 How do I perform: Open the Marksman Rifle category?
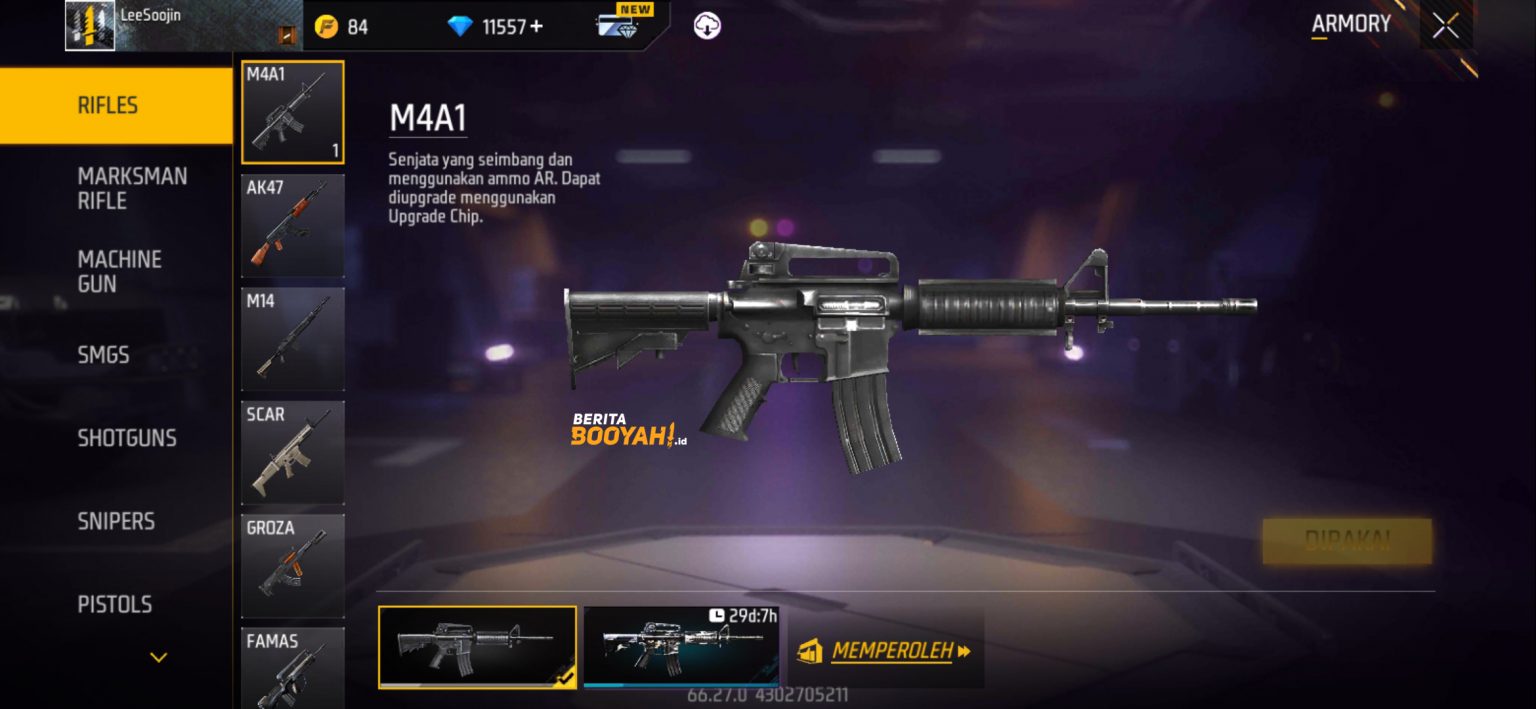point(132,188)
